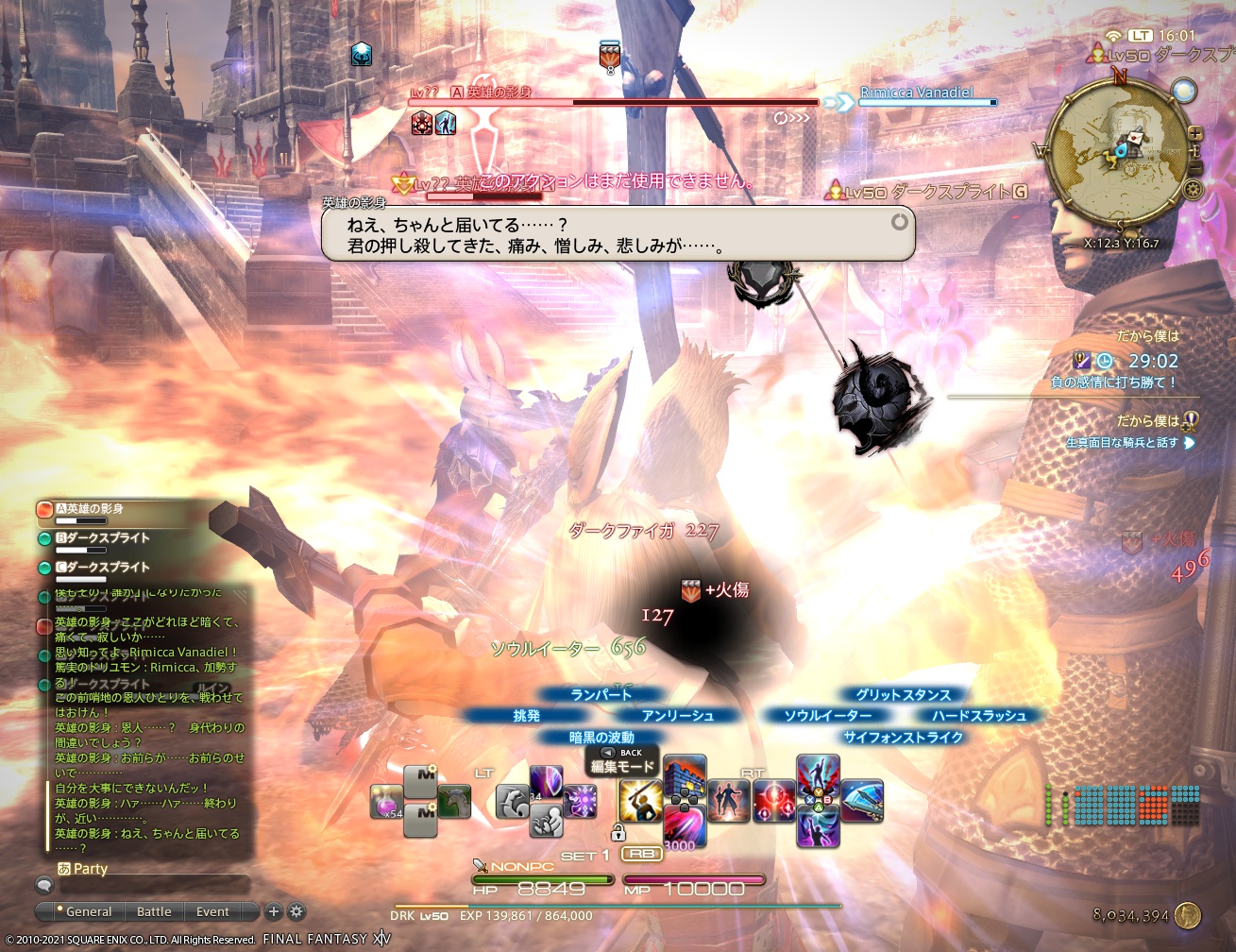Click the plus button to add a chat tab
Image resolution: width=1236 pixels, height=952 pixels.
click(x=273, y=912)
